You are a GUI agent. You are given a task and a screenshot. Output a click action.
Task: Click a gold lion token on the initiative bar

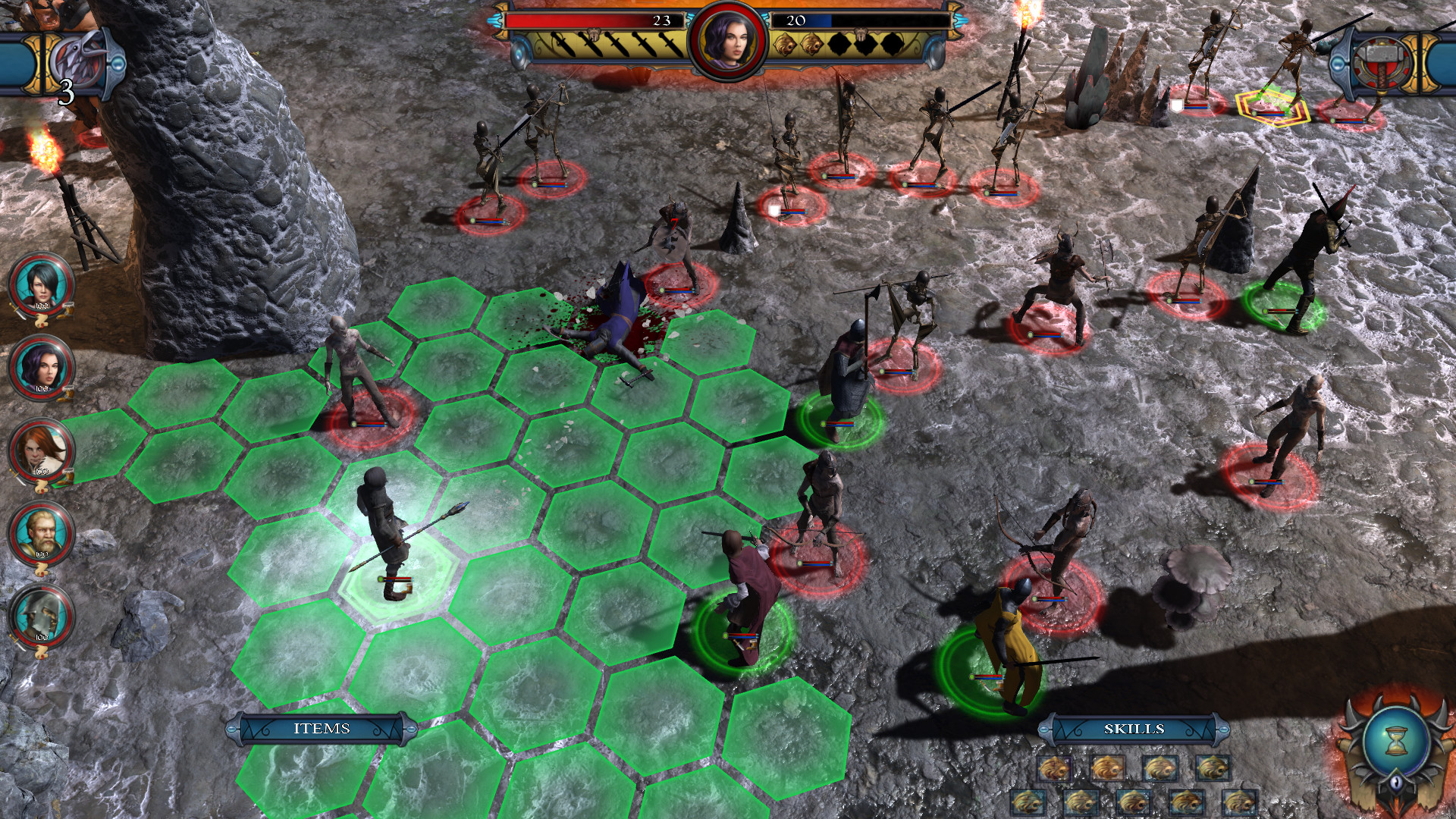(x=784, y=45)
